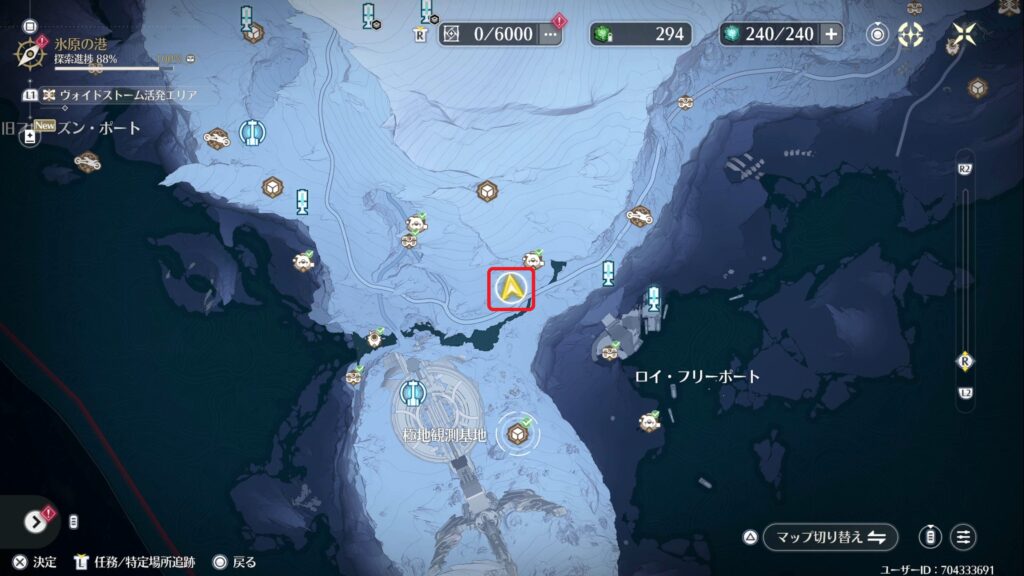Open the capsule-shaped icon beside map switch
This screenshot has height=576, width=1024.
coord(931,537)
